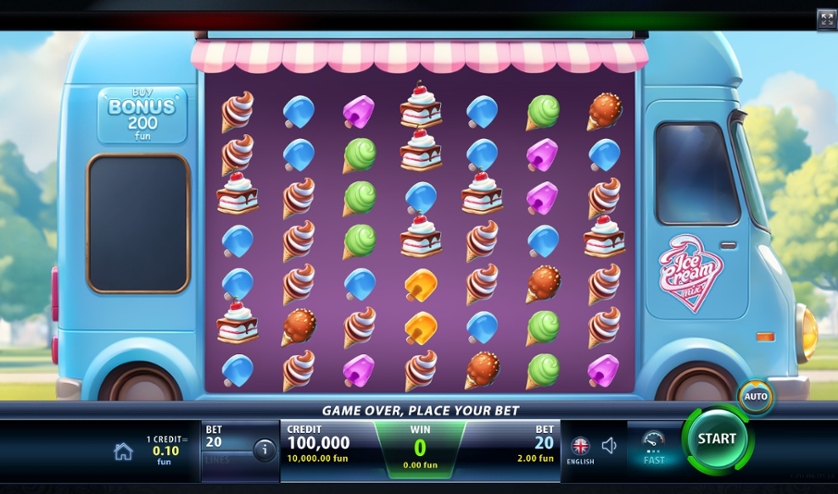Buy the 200 fun bonus
This screenshot has height=494, width=838.
(x=142, y=114)
